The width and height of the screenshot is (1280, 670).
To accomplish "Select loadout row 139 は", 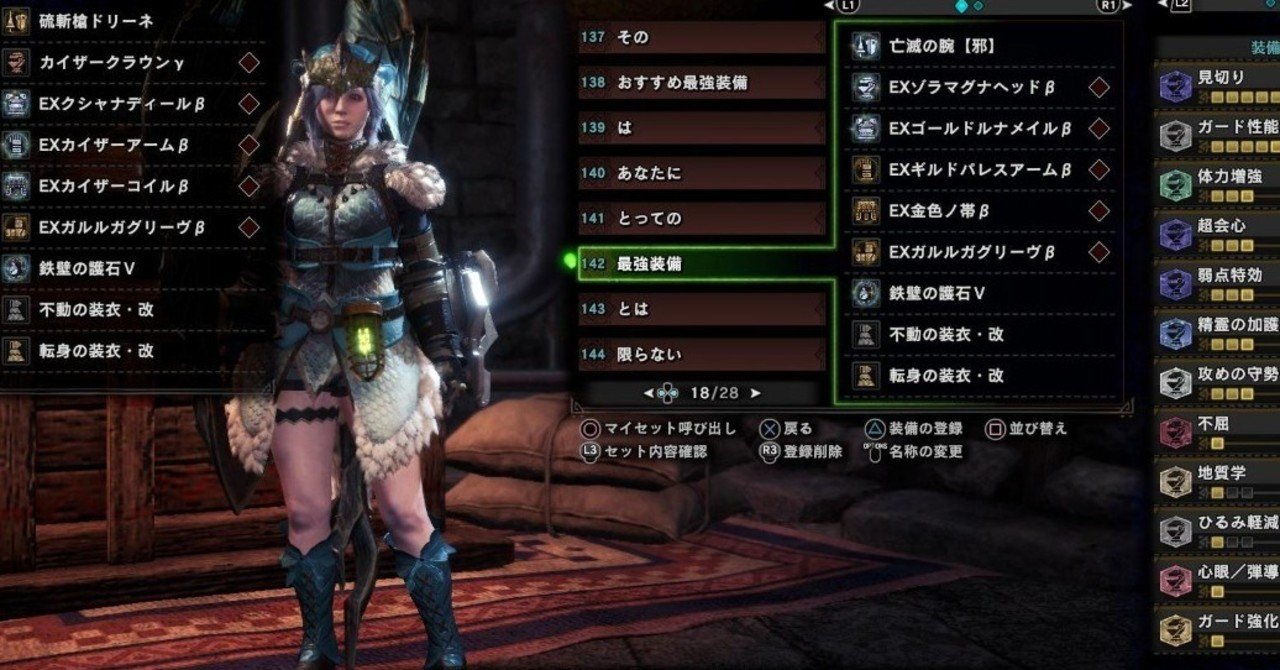I will (700, 128).
